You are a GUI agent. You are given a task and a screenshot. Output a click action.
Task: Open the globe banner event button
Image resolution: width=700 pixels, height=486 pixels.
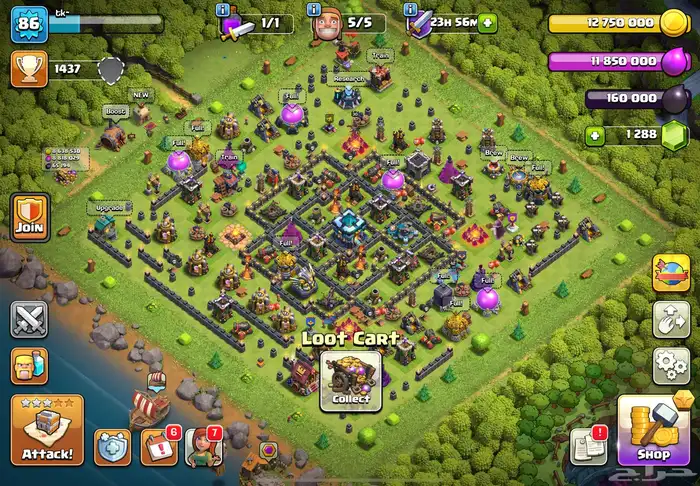pyautogui.click(x=671, y=273)
